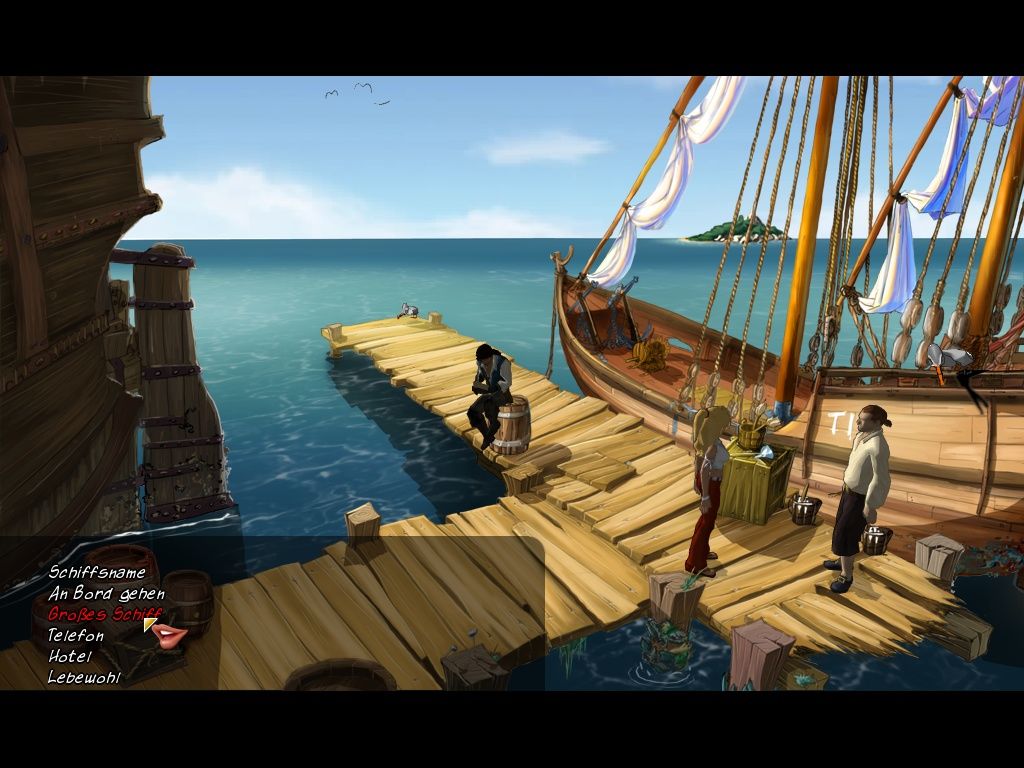
Task: Choose the "Hotel" conversation topic
Action: (x=70, y=656)
